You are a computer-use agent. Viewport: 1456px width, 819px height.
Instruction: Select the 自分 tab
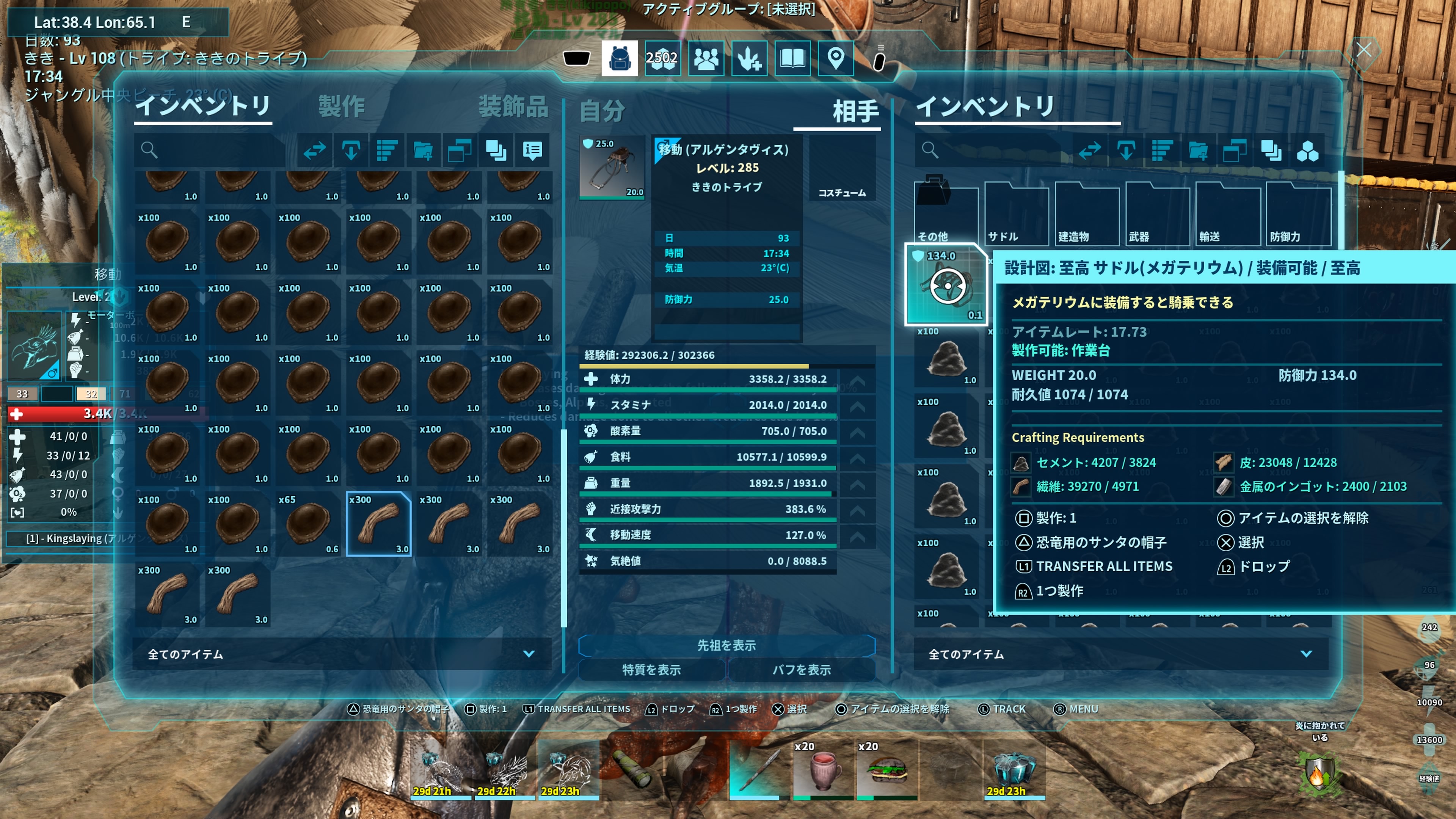tap(602, 110)
